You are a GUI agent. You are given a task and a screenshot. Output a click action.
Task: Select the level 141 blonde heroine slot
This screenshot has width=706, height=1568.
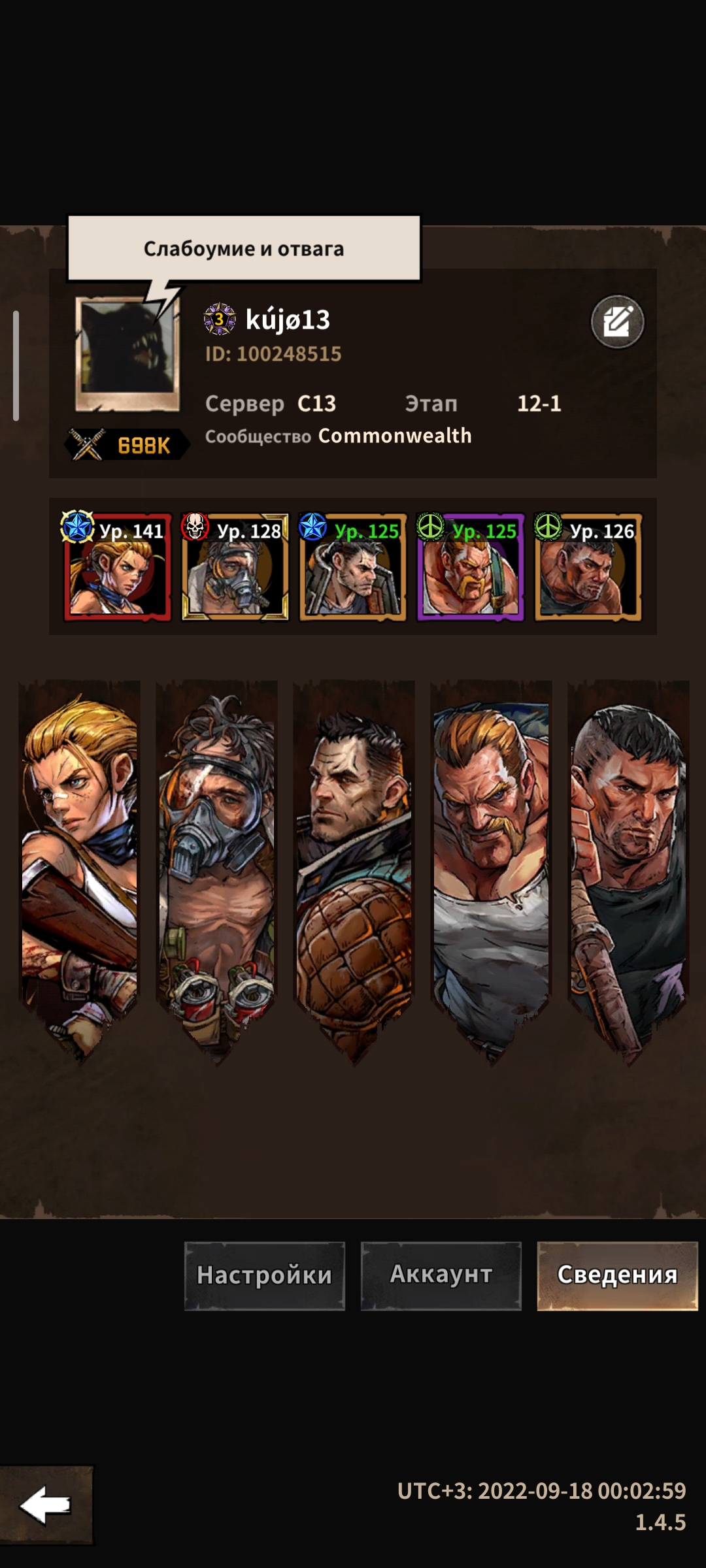(x=118, y=567)
